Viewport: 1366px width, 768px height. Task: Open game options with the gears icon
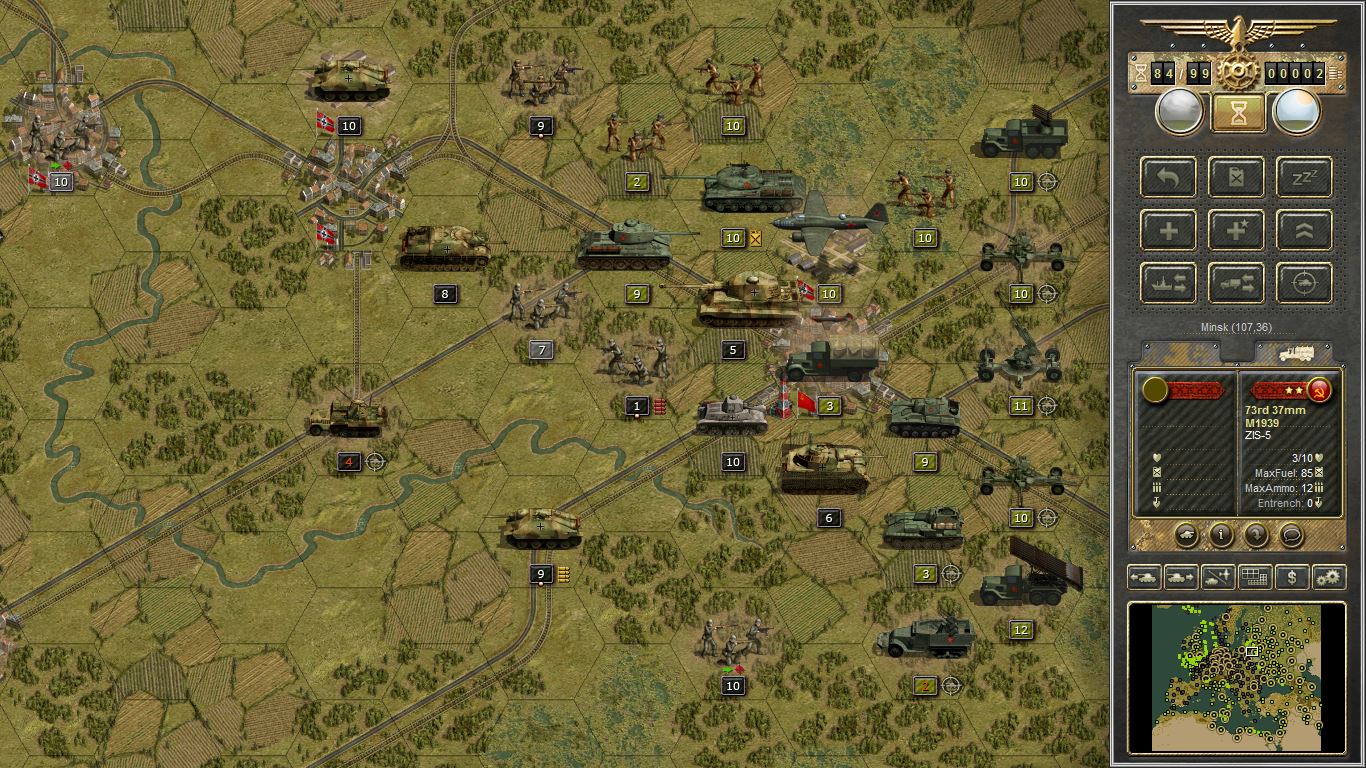[1327, 577]
